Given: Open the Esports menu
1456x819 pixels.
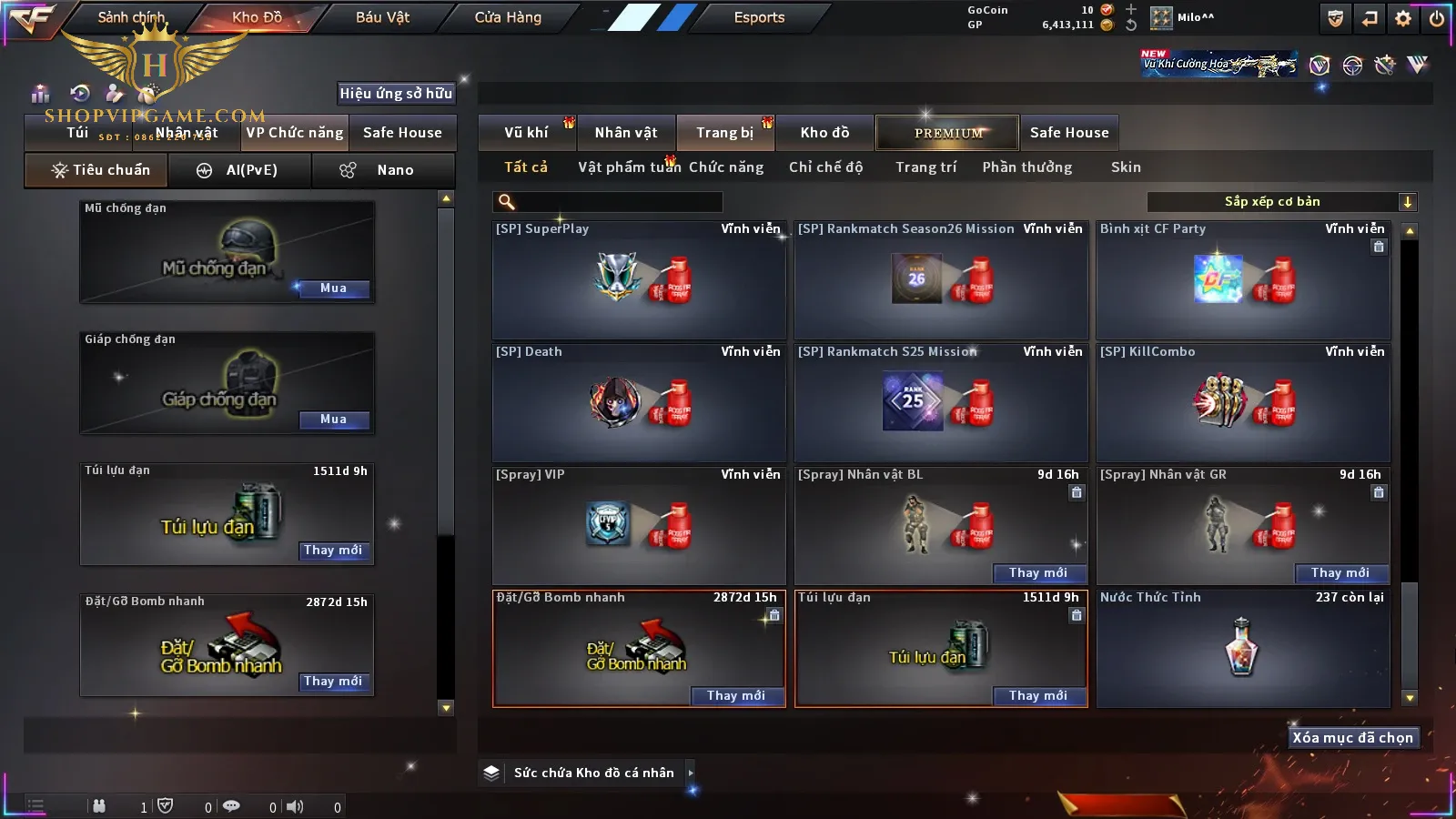Looking at the screenshot, I should tap(759, 17).
